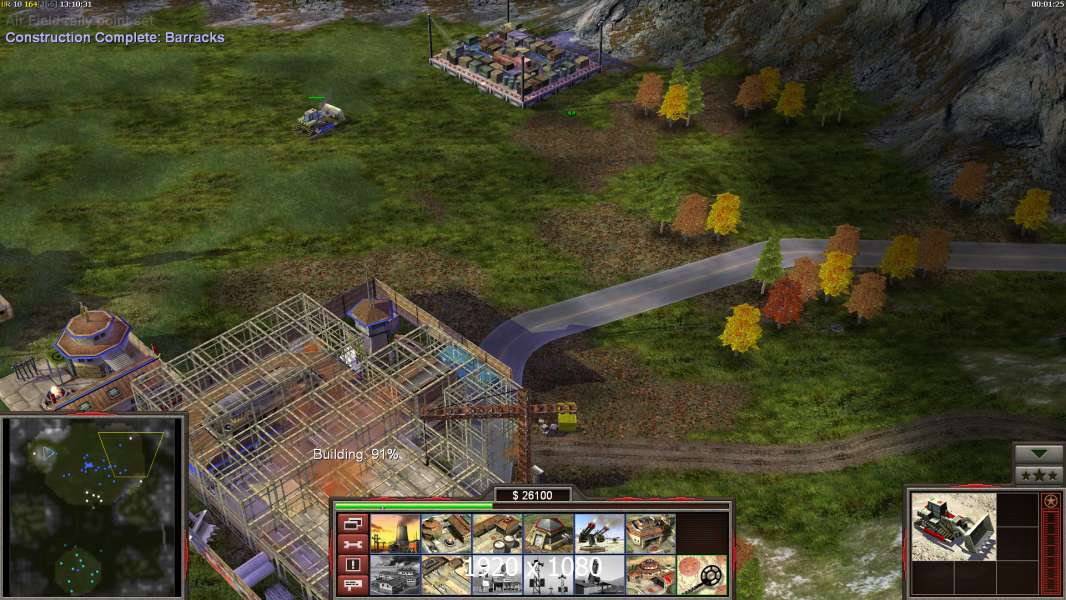Click the greyed-out Airfield build icon

click(x=395, y=575)
